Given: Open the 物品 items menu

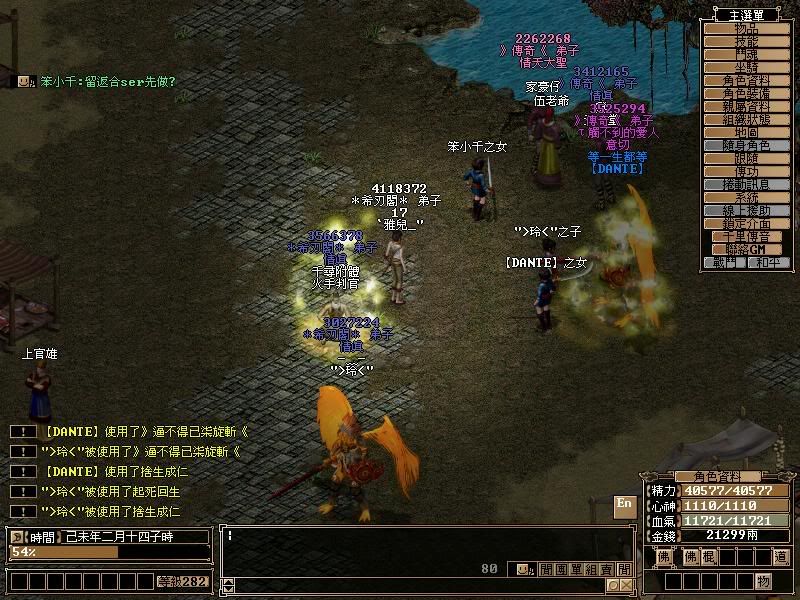Looking at the screenshot, I should pyautogui.click(x=747, y=28).
